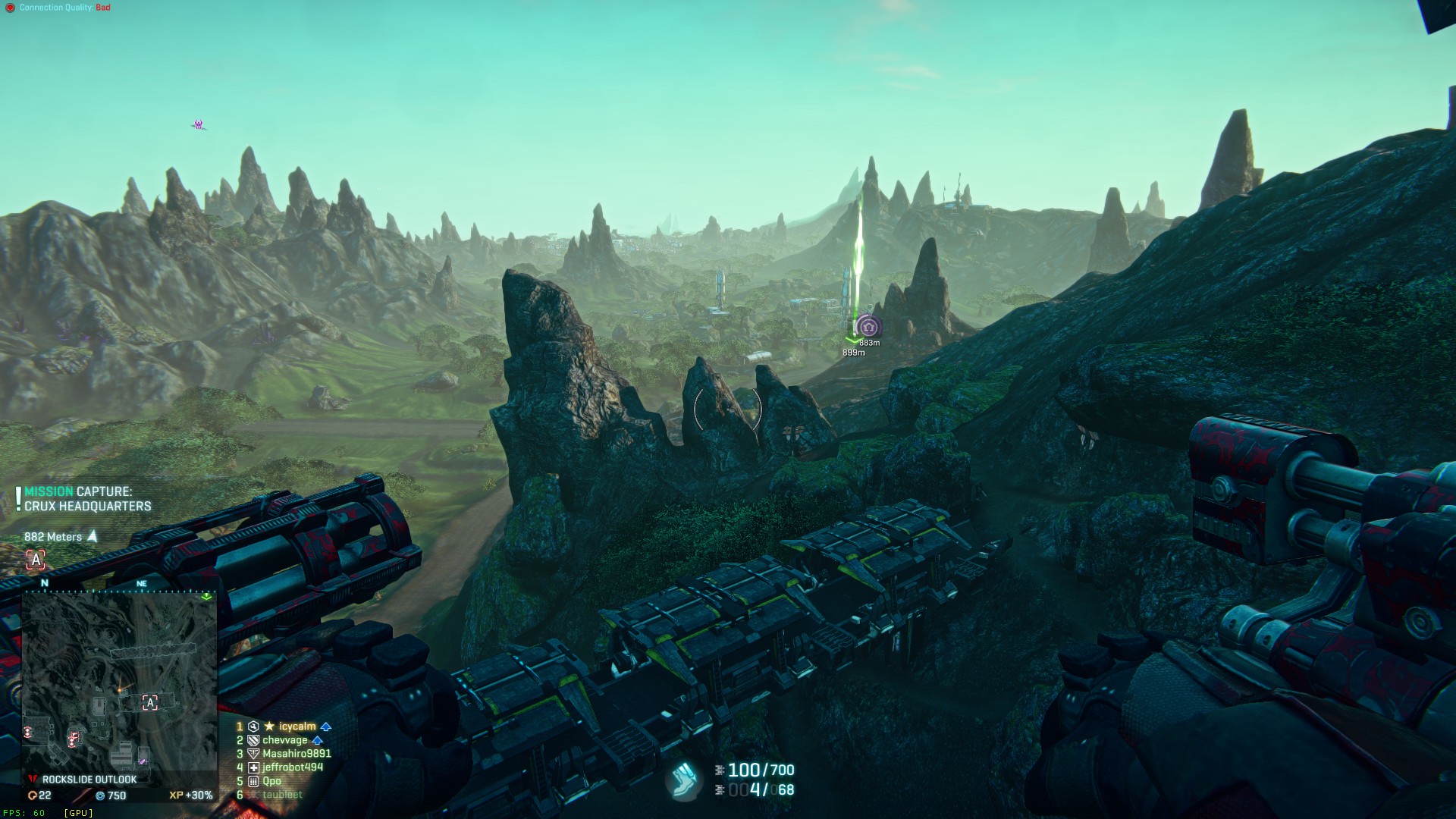Open the Rockslide Outlook minimap
The height and width of the screenshot is (819, 1456).
pyautogui.click(x=119, y=682)
